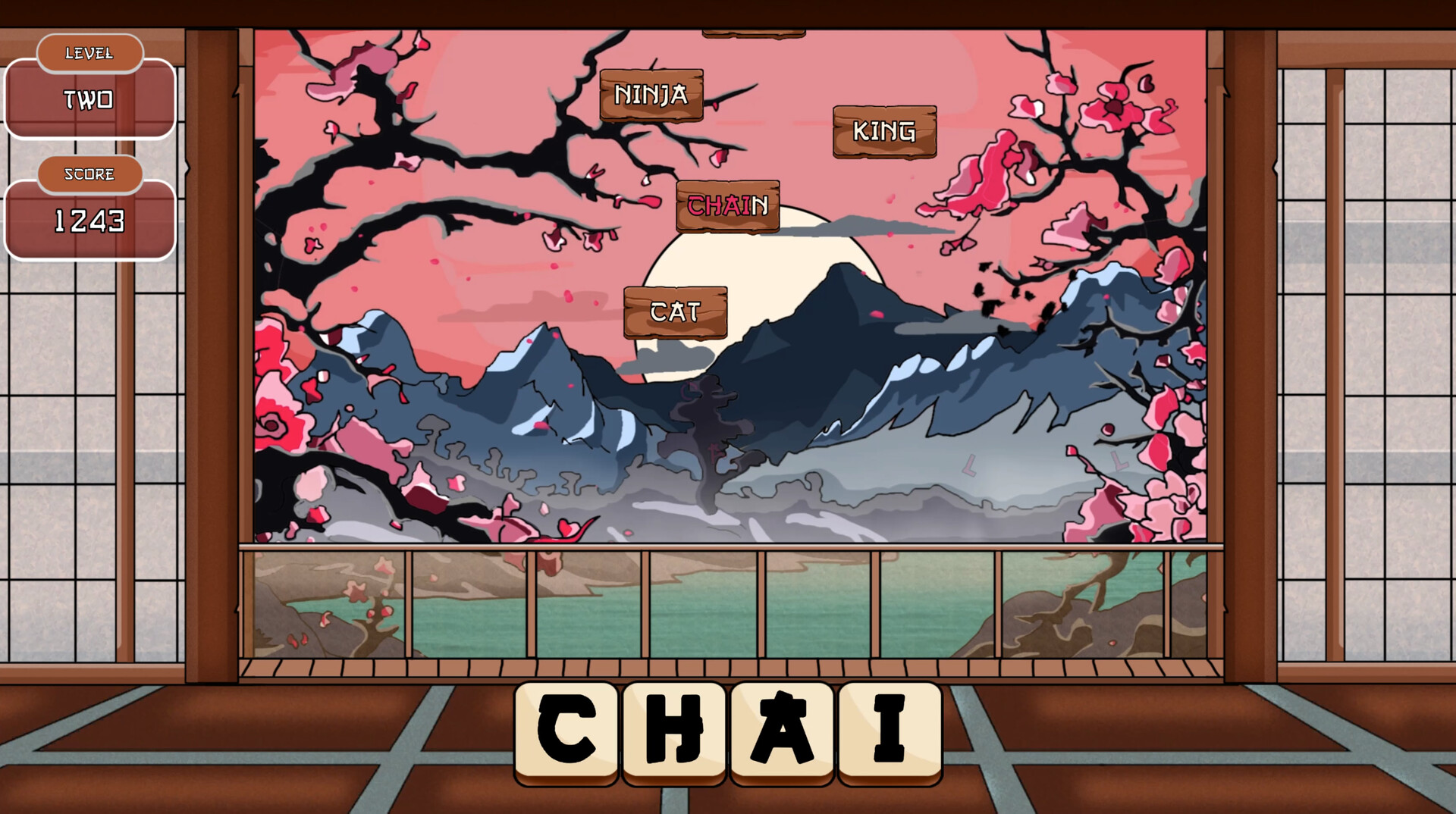Click the NINJA word plaque
Viewport: 1456px width, 814px height.
(651, 96)
